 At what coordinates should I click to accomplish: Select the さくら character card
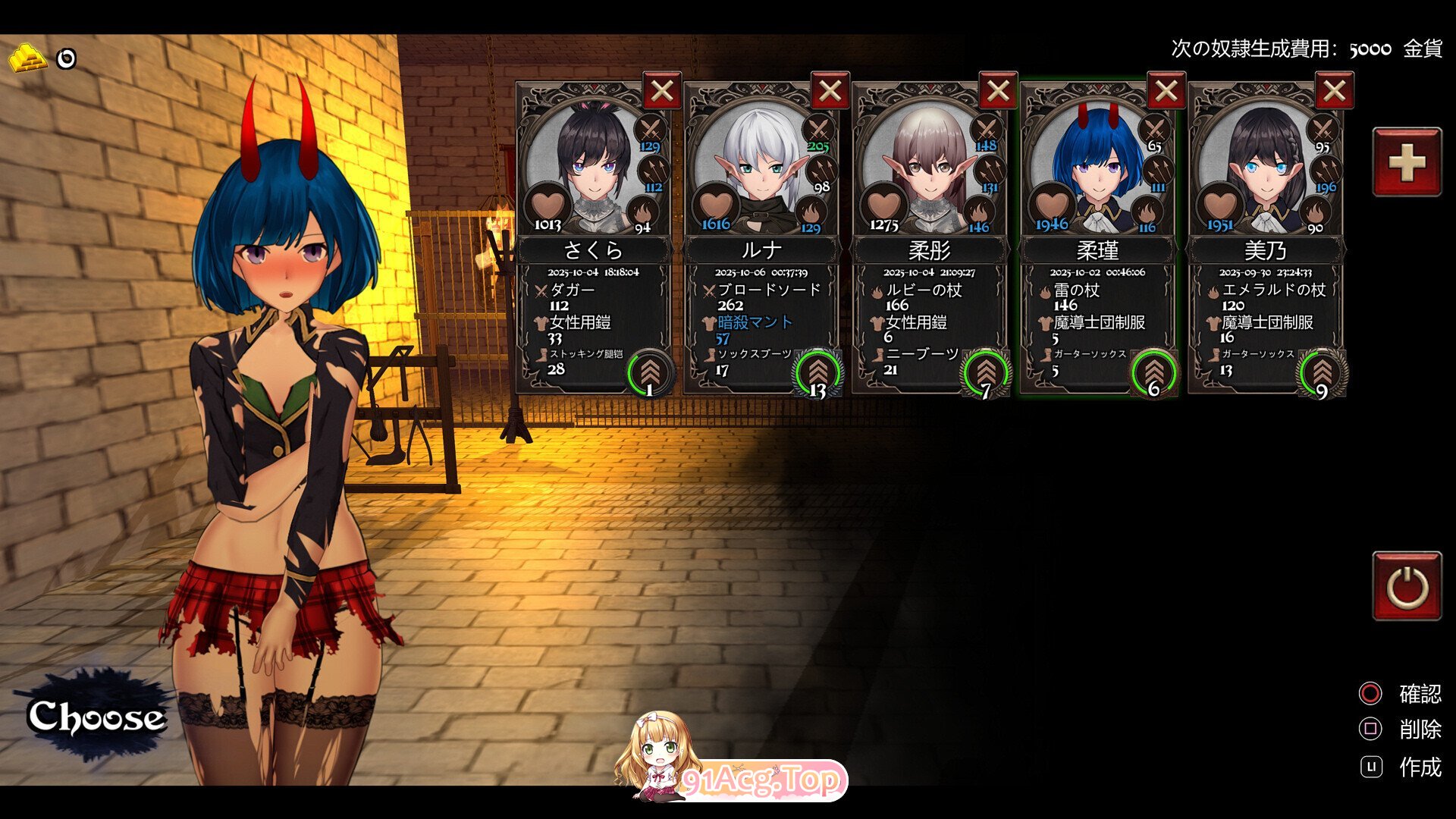(x=592, y=250)
